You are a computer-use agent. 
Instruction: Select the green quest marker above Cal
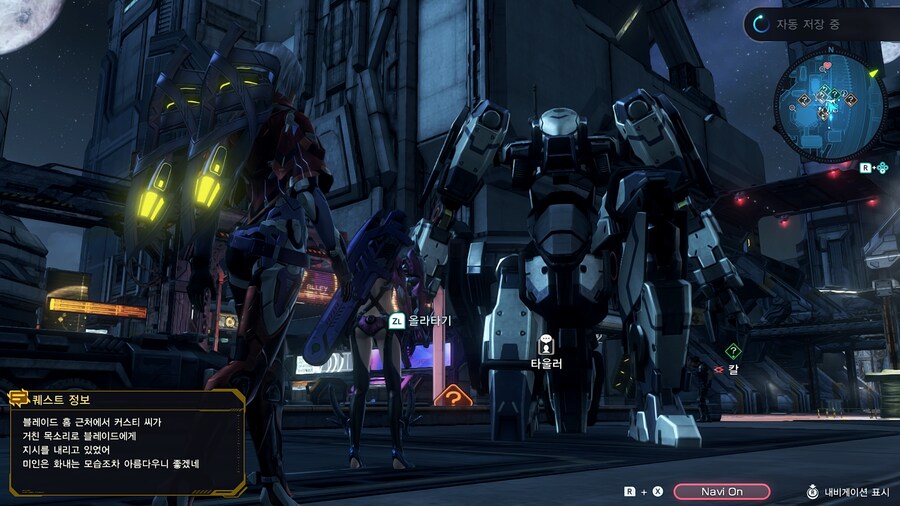(x=733, y=351)
